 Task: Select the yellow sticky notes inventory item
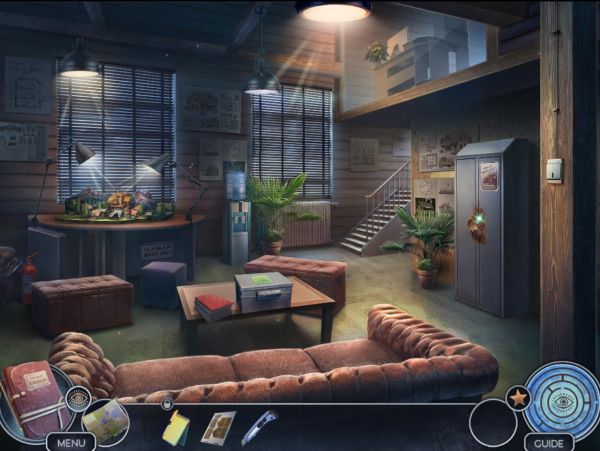(x=176, y=427)
